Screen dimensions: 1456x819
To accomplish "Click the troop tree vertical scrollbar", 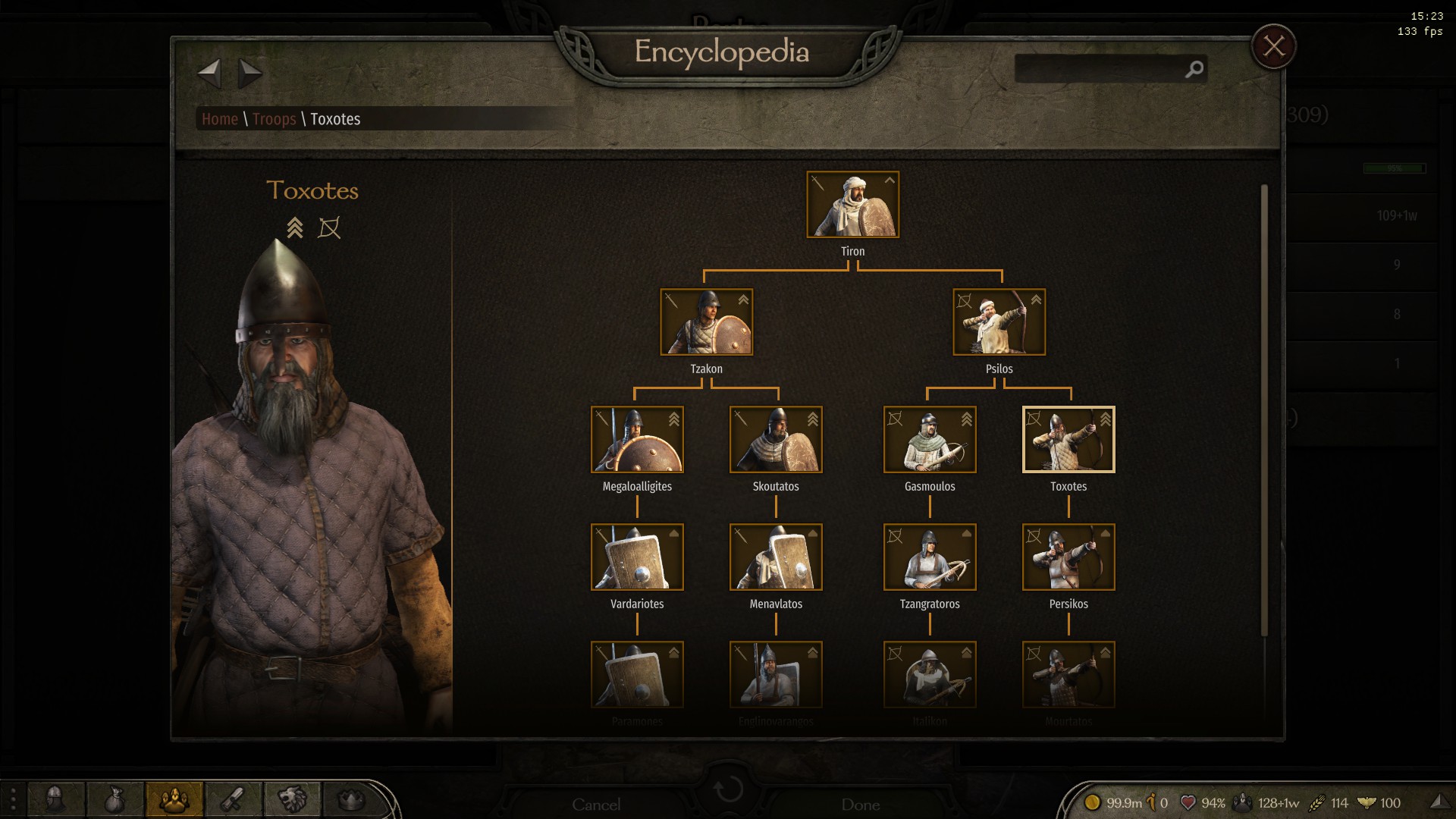I will coord(1264,409).
